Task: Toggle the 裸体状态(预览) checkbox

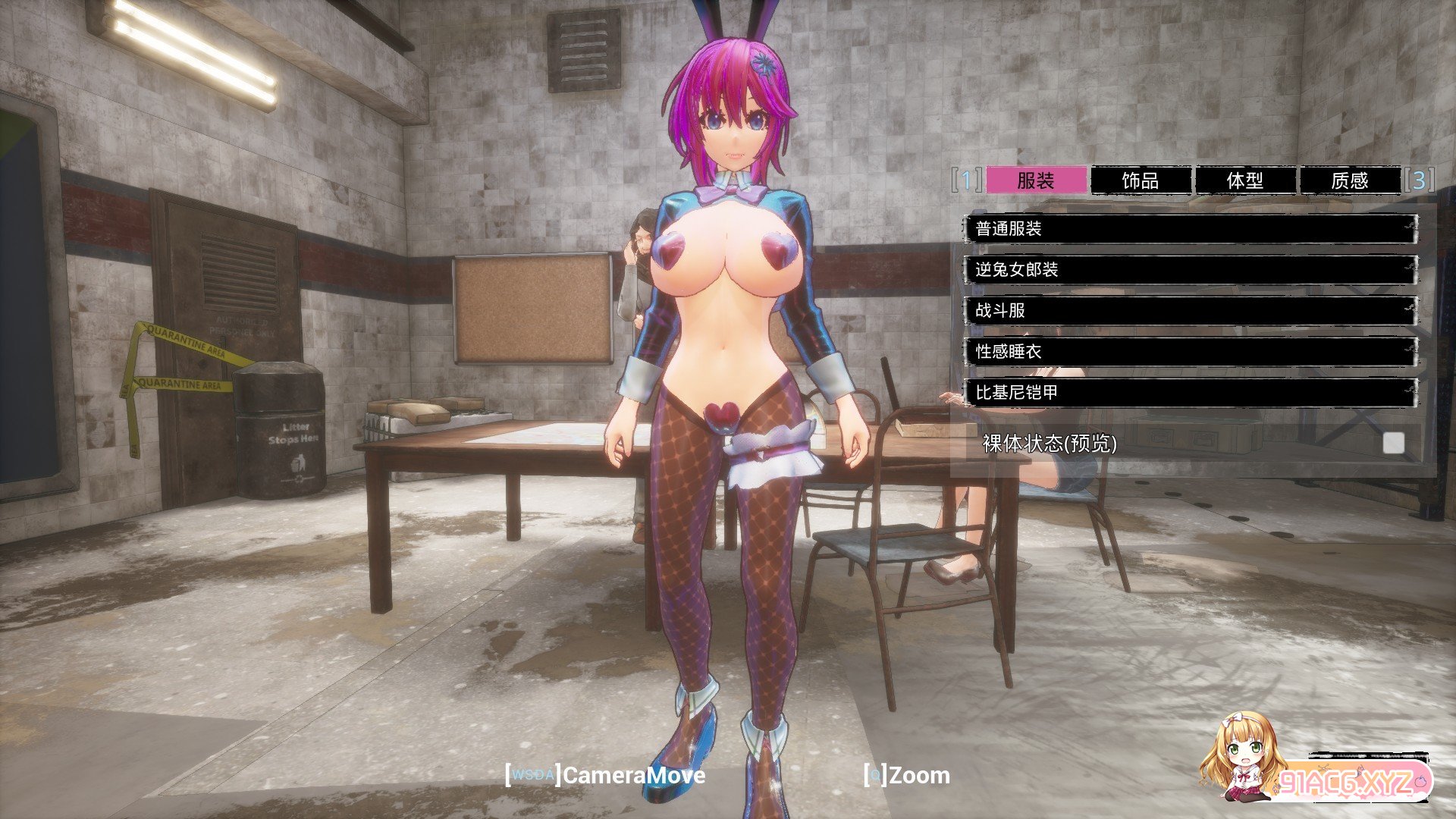Action: pos(1393,444)
